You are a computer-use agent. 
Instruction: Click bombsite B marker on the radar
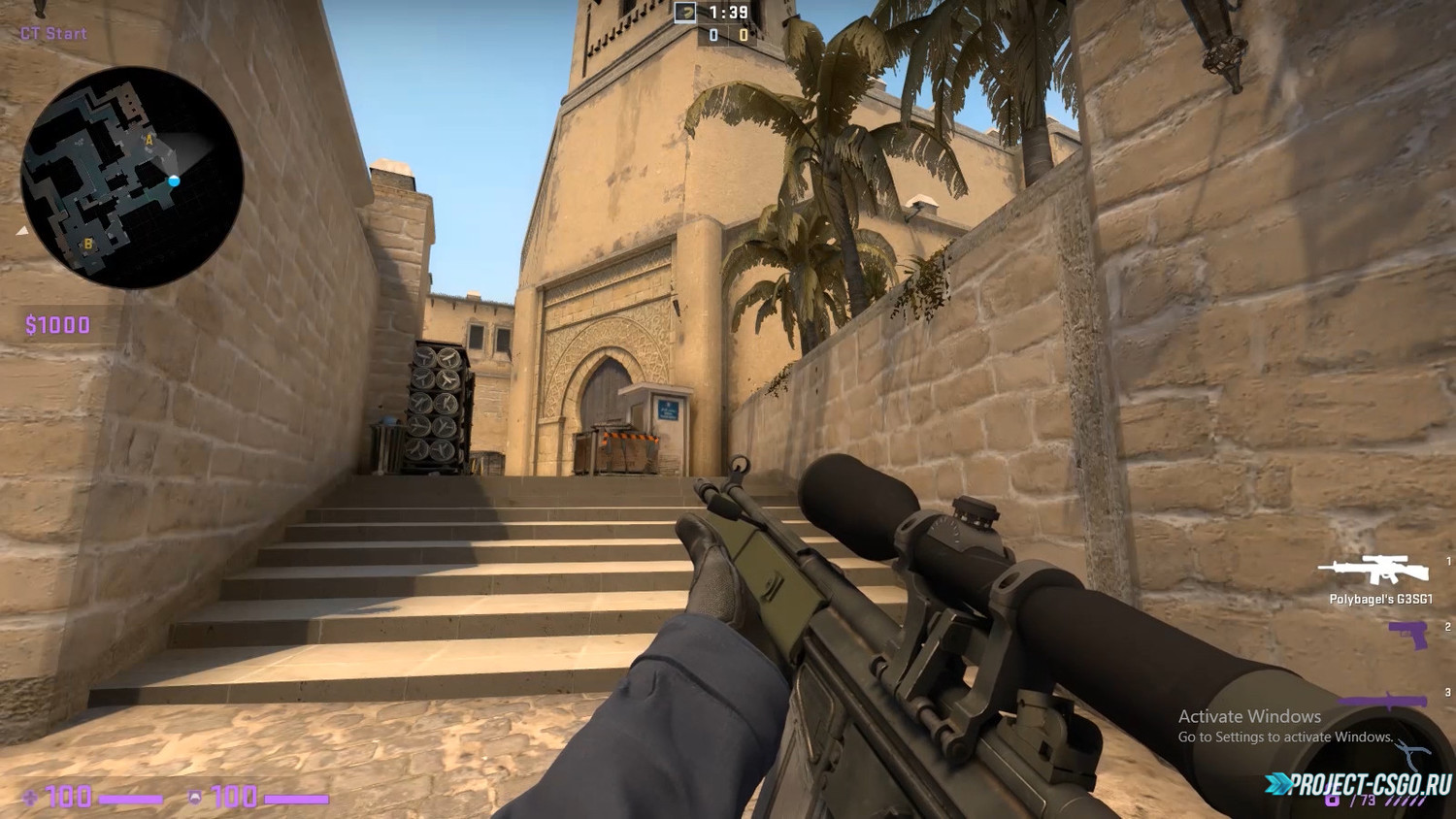point(88,244)
